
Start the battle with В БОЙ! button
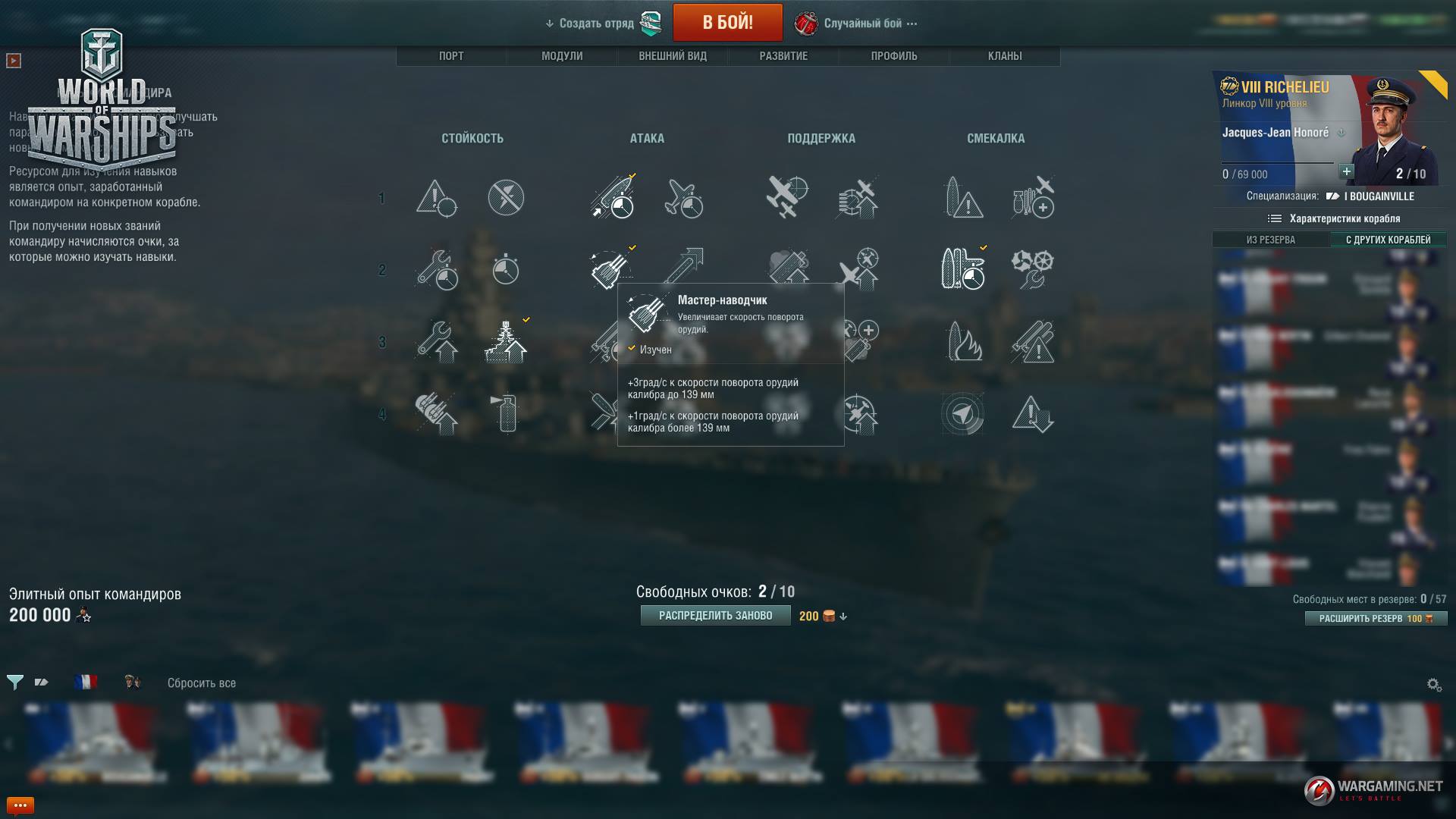727,23
